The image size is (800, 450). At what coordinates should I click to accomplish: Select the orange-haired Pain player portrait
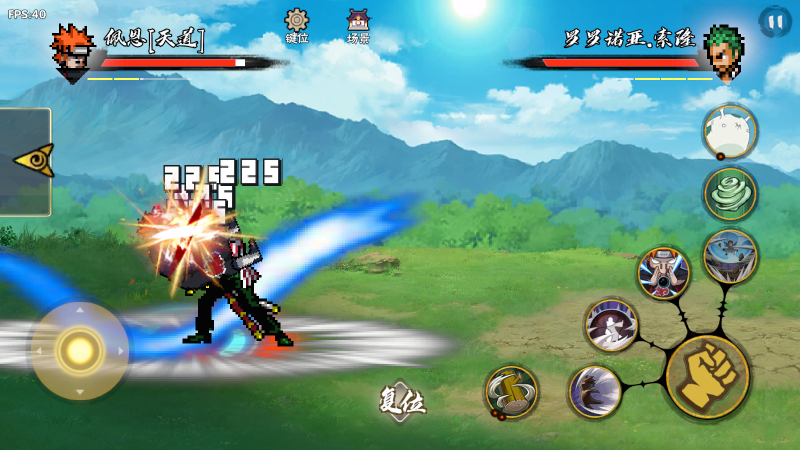(x=72, y=50)
